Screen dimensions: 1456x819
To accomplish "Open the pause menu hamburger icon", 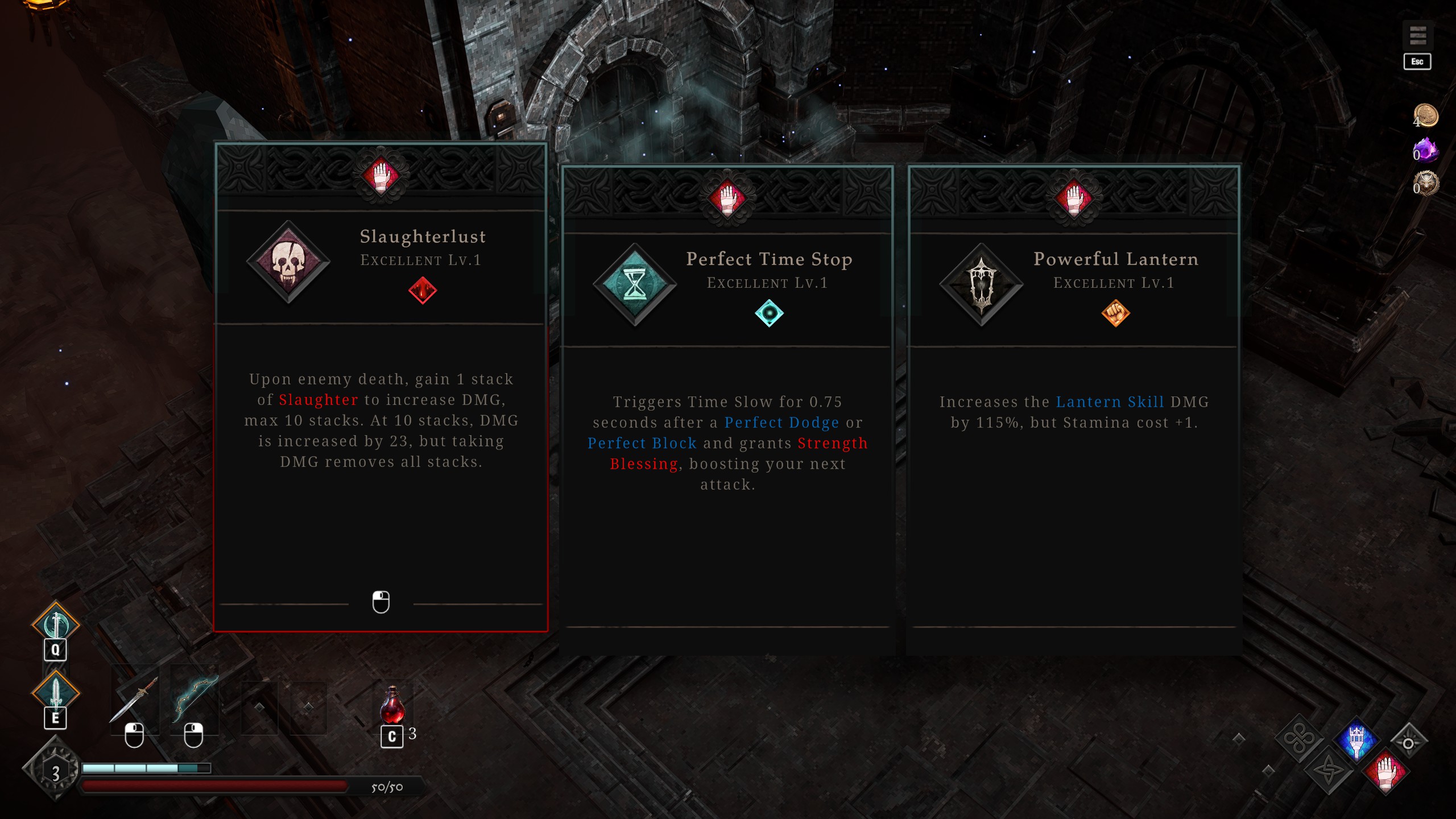I will (1417, 36).
